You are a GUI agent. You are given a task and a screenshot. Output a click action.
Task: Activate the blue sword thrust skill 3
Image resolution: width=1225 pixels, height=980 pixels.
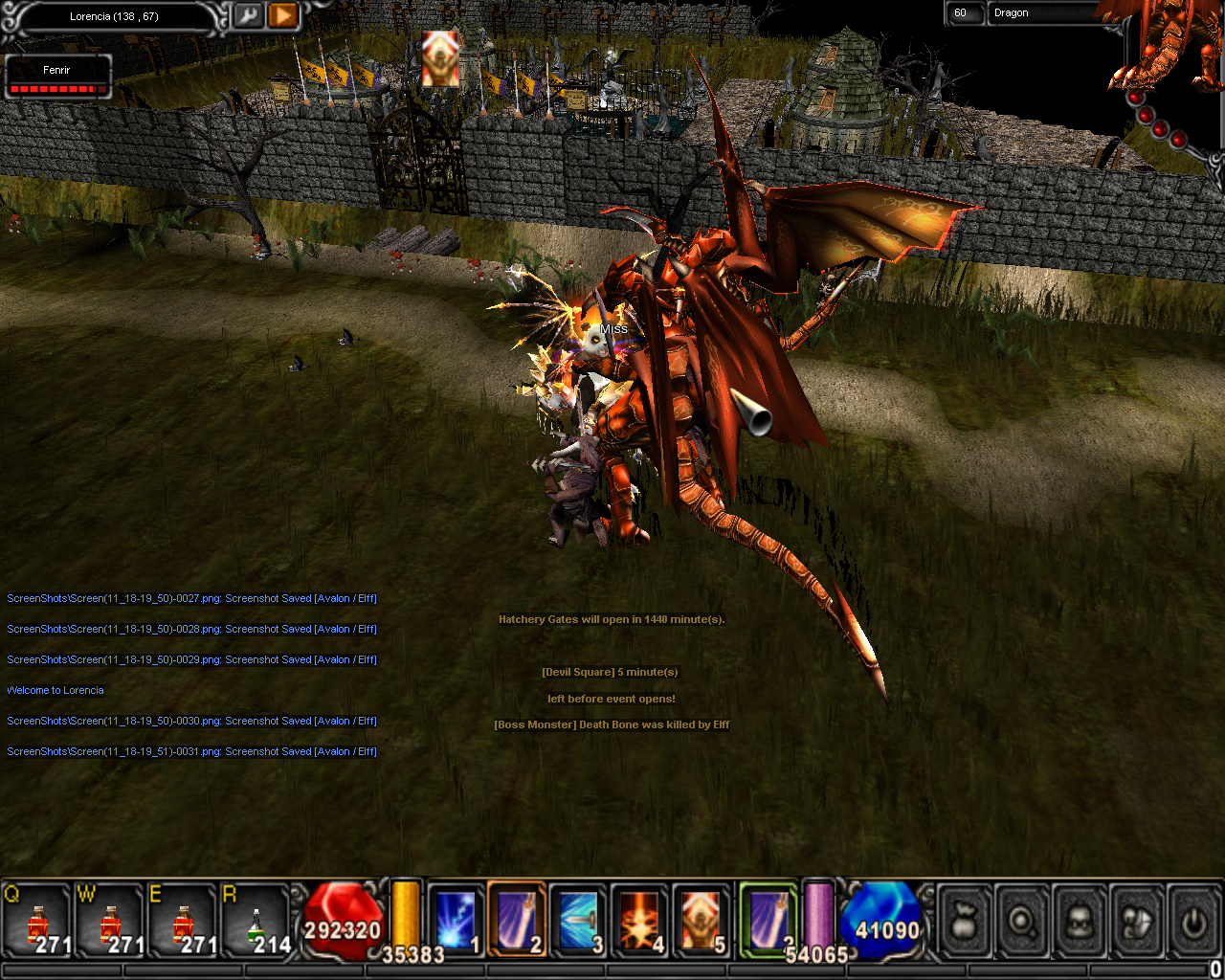pyautogui.click(x=578, y=920)
